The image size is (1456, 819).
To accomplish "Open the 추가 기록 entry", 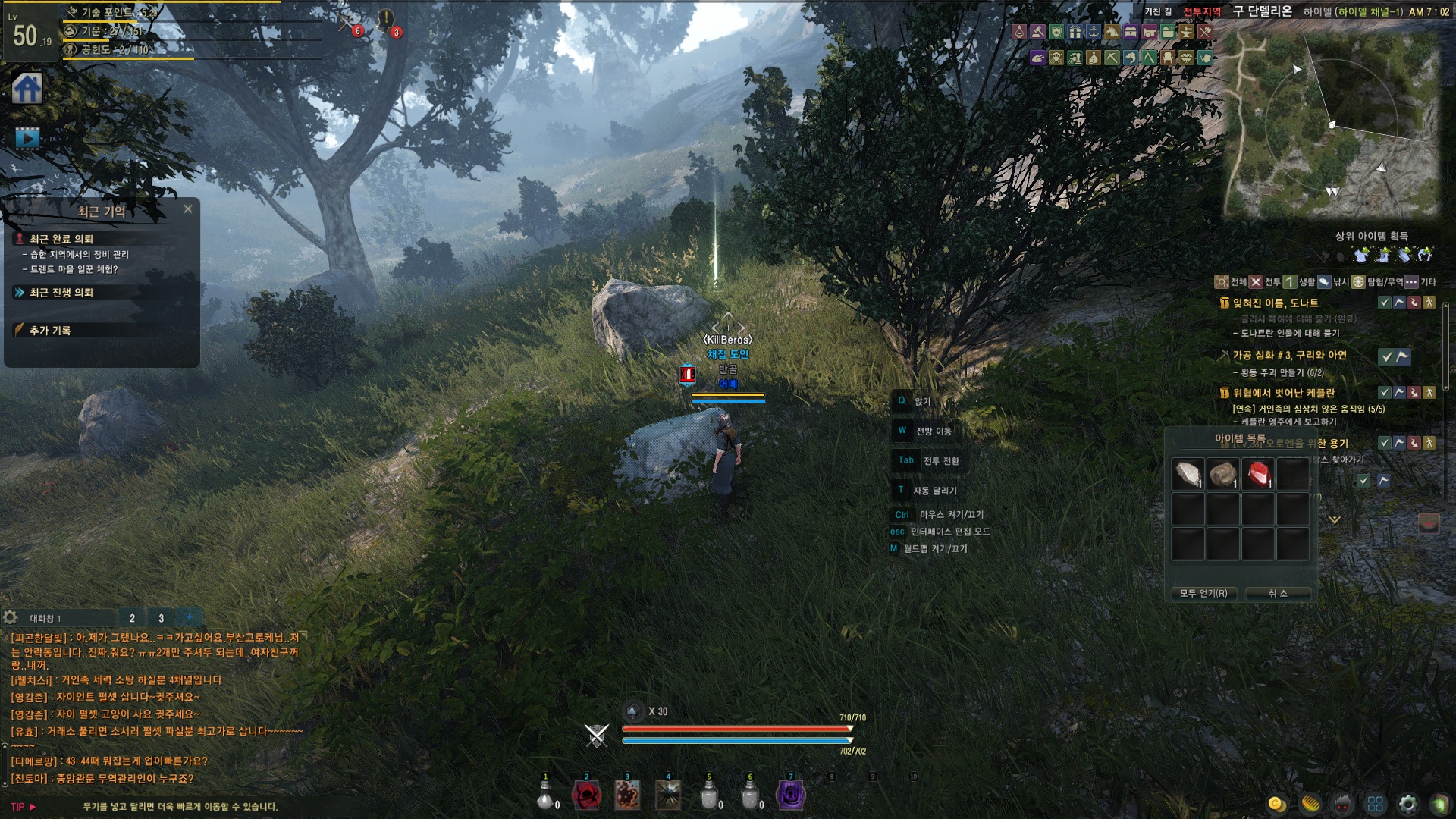I will [50, 331].
